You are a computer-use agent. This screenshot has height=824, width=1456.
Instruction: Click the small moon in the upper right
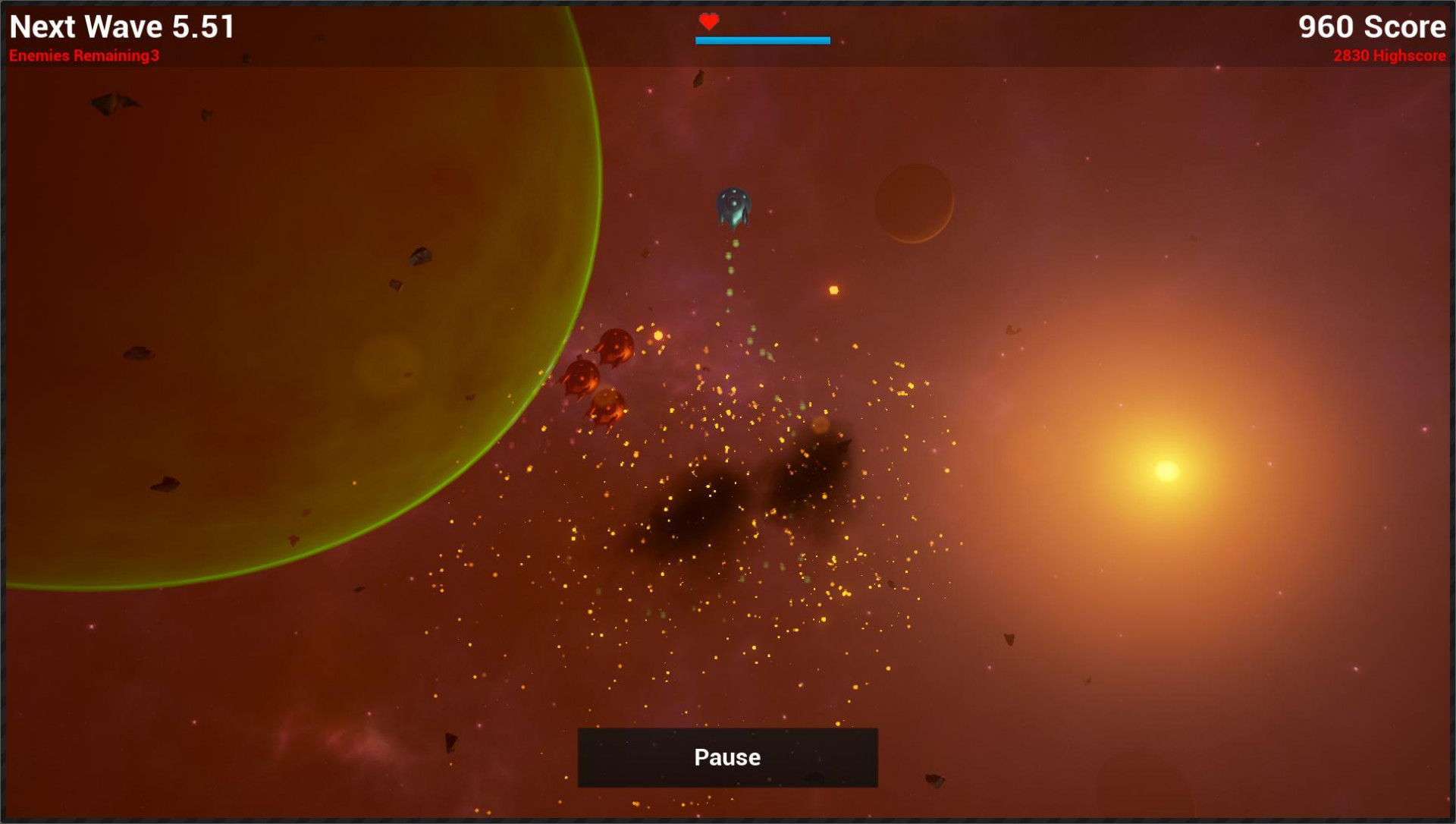coord(914,203)
